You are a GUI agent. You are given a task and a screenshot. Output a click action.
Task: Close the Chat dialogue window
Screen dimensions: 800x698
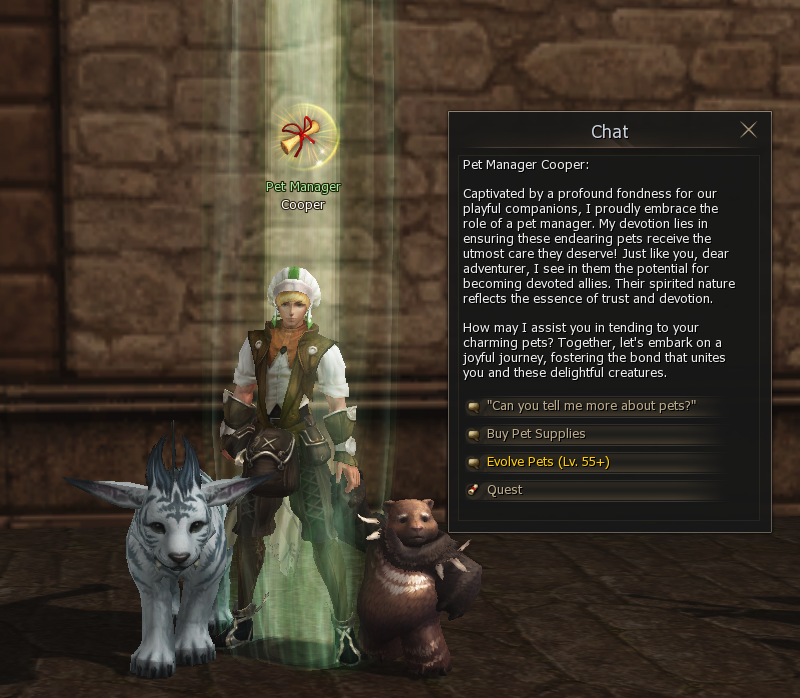click(x=748, y=130)
